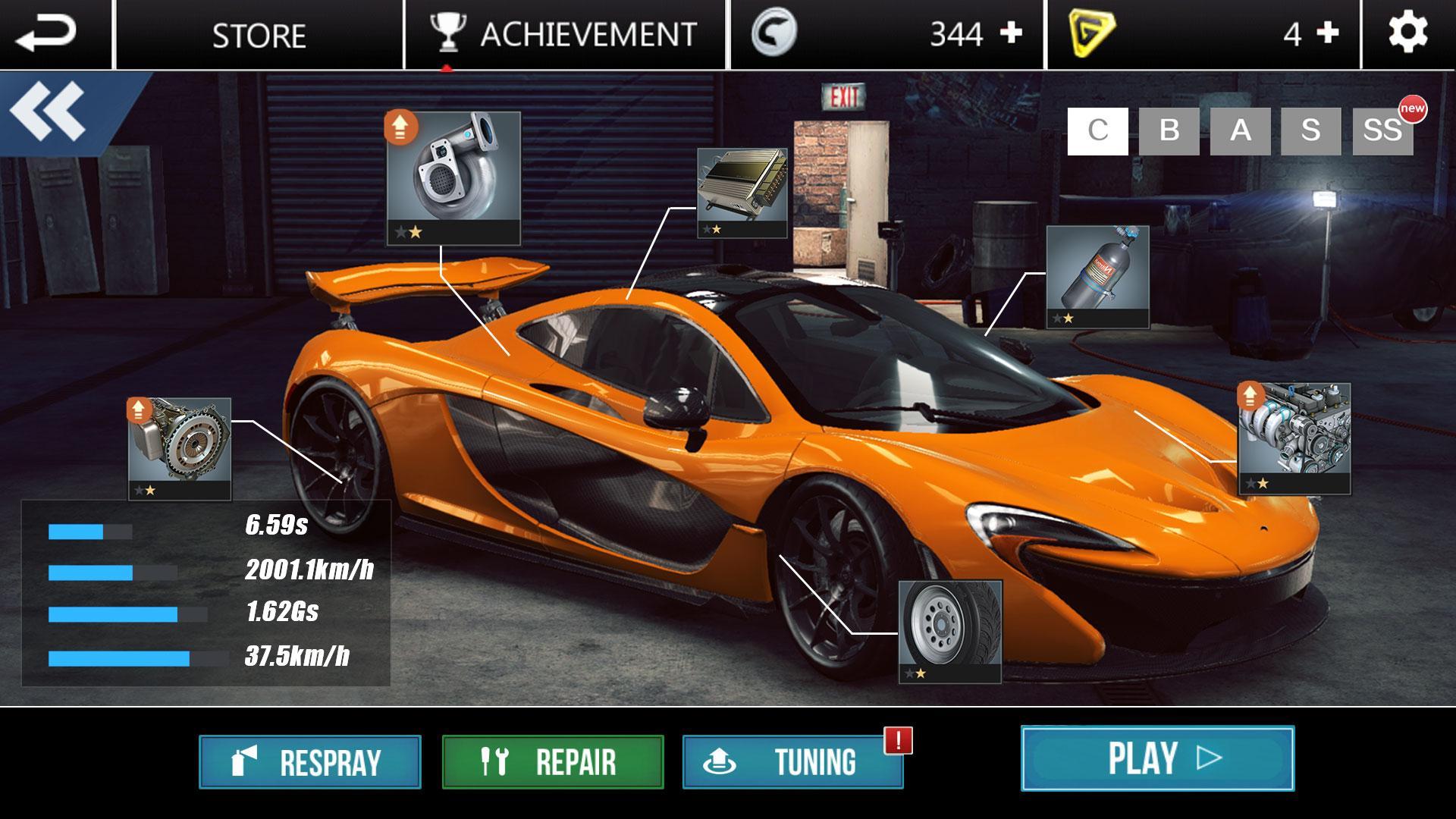Switch to the B class tab
This screenshot has width=1456, height=819.
(1169, 131)
